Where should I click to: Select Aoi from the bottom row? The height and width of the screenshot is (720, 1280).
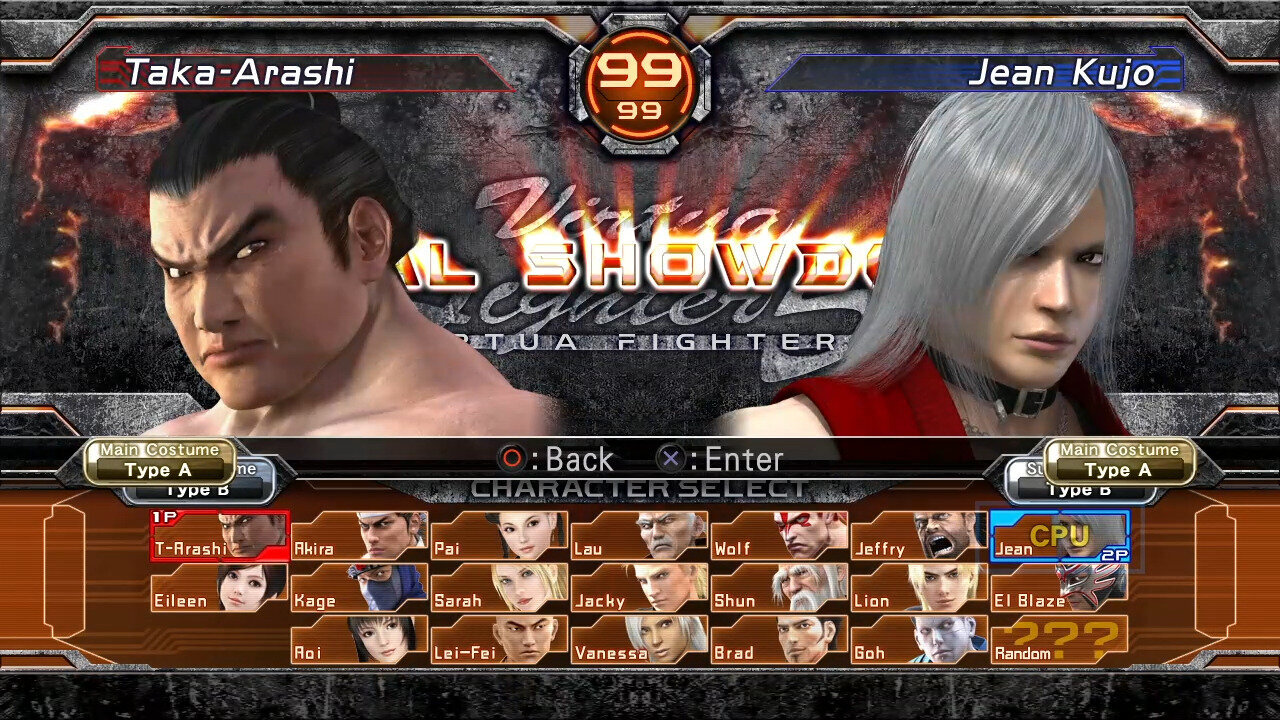click(359, 640)
